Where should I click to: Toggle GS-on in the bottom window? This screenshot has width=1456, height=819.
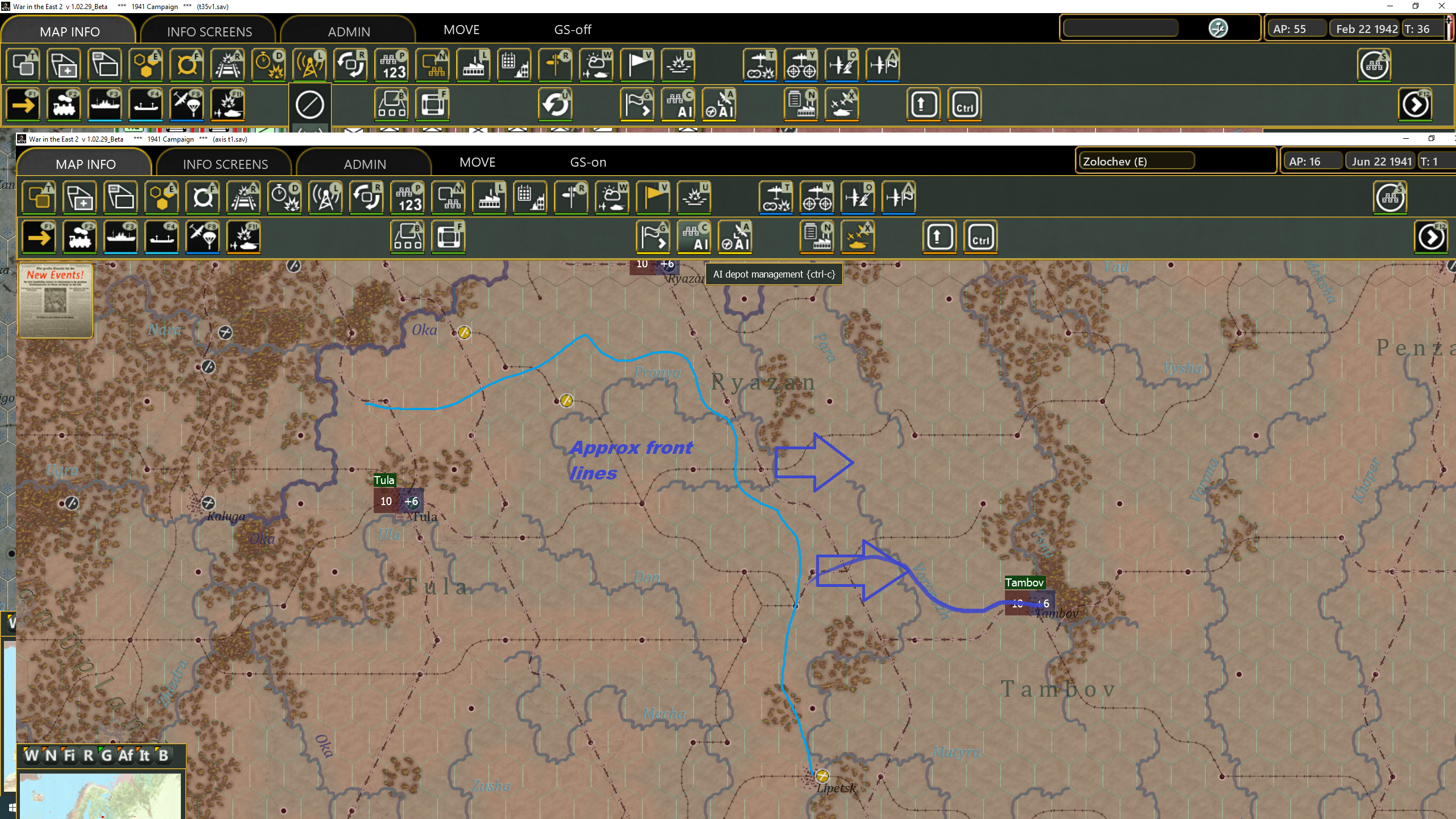click(588, 162)
